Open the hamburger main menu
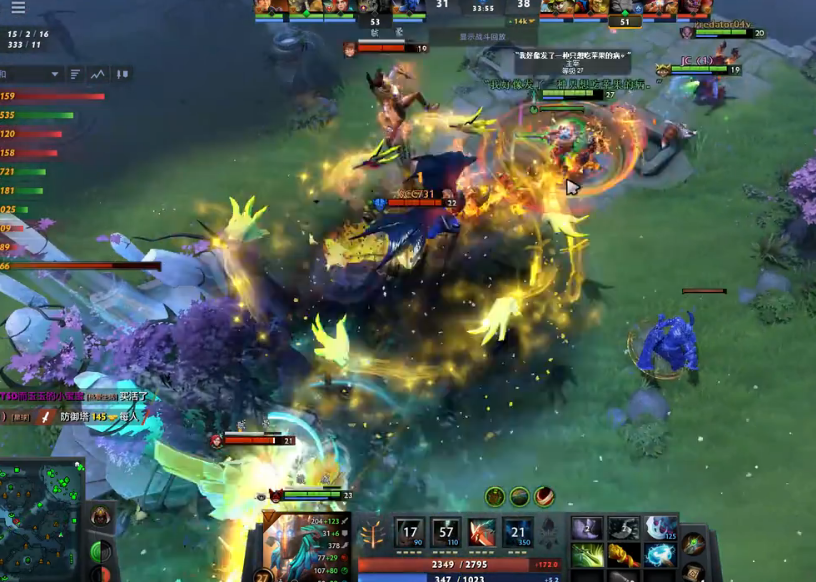 click(x=18, y=8)
